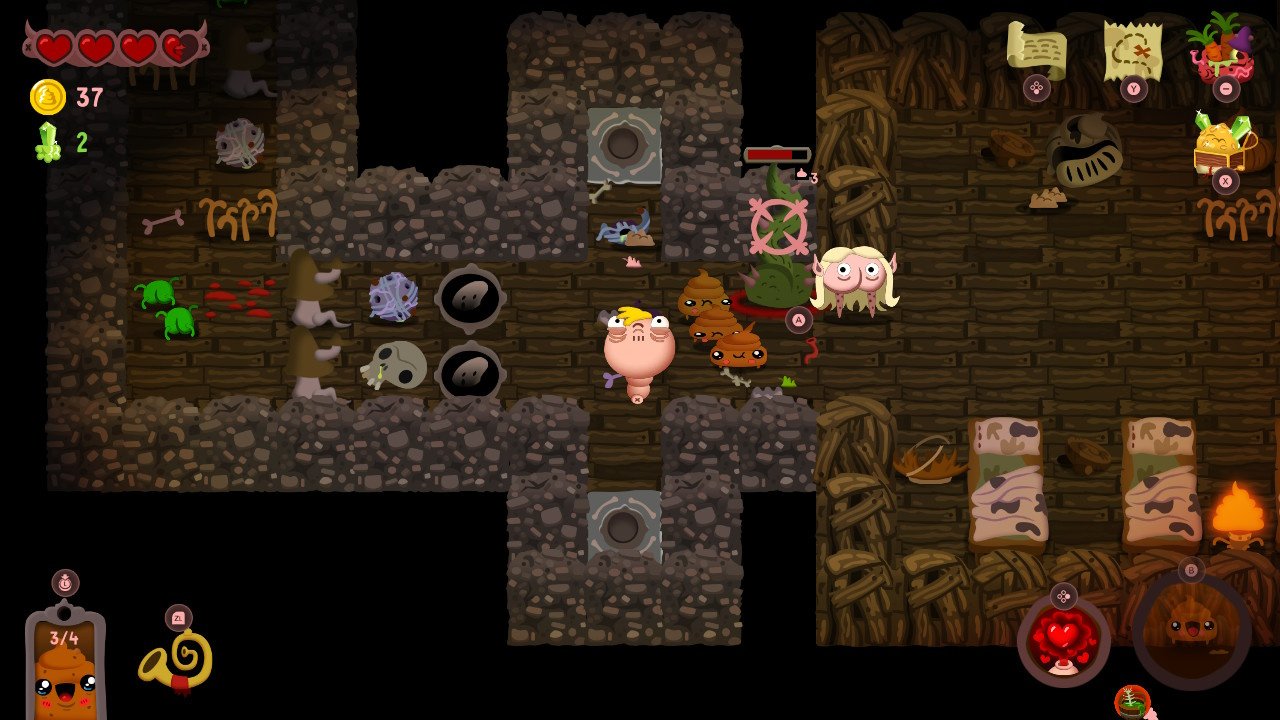Image resolution: width=1280 pixels, height=720 pixels.
Task: Select the small potted plant icon
Action: pyautogui.click(x=1132, y=701)
